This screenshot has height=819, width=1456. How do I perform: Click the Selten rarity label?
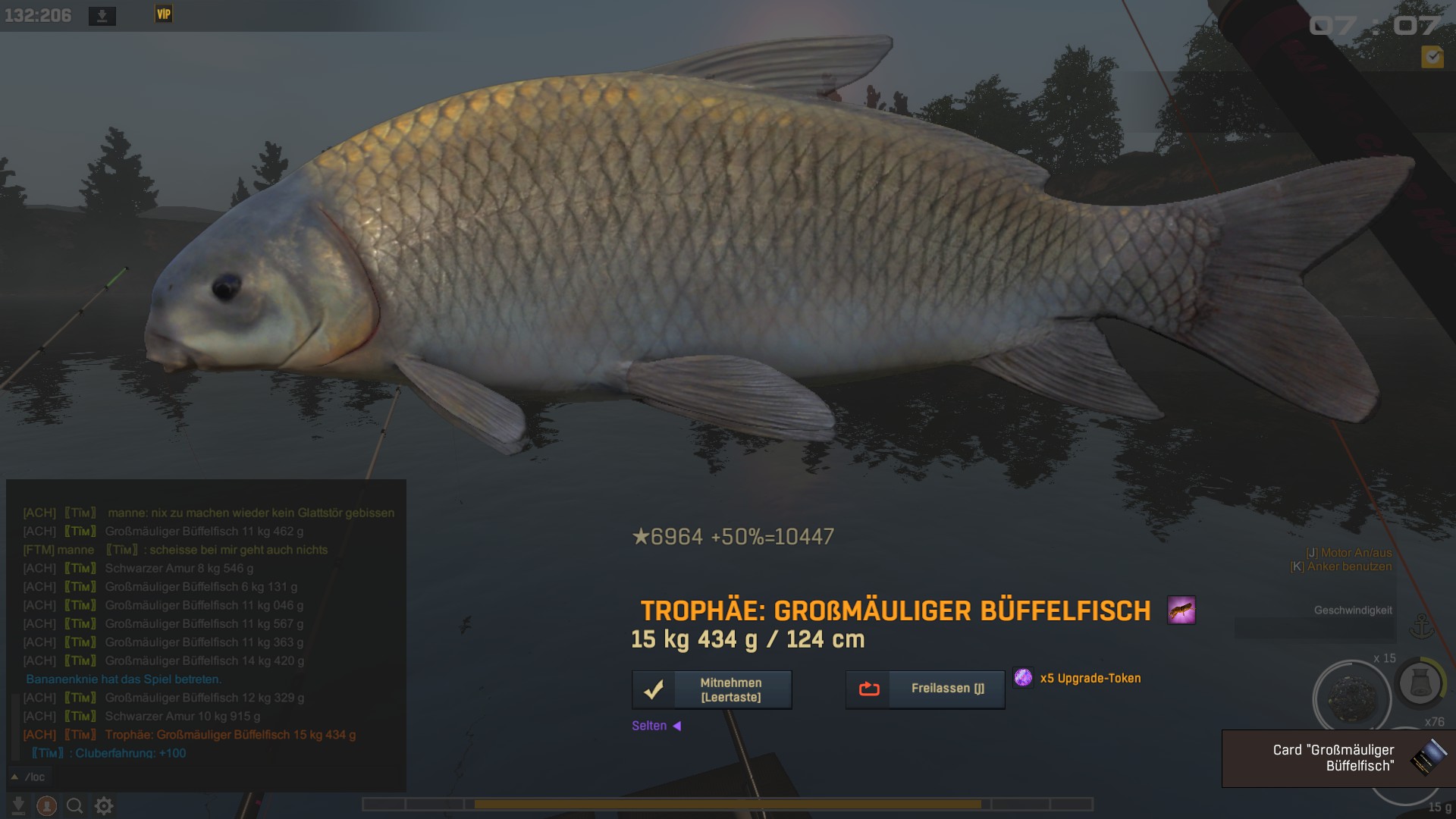tap(649, 726)
